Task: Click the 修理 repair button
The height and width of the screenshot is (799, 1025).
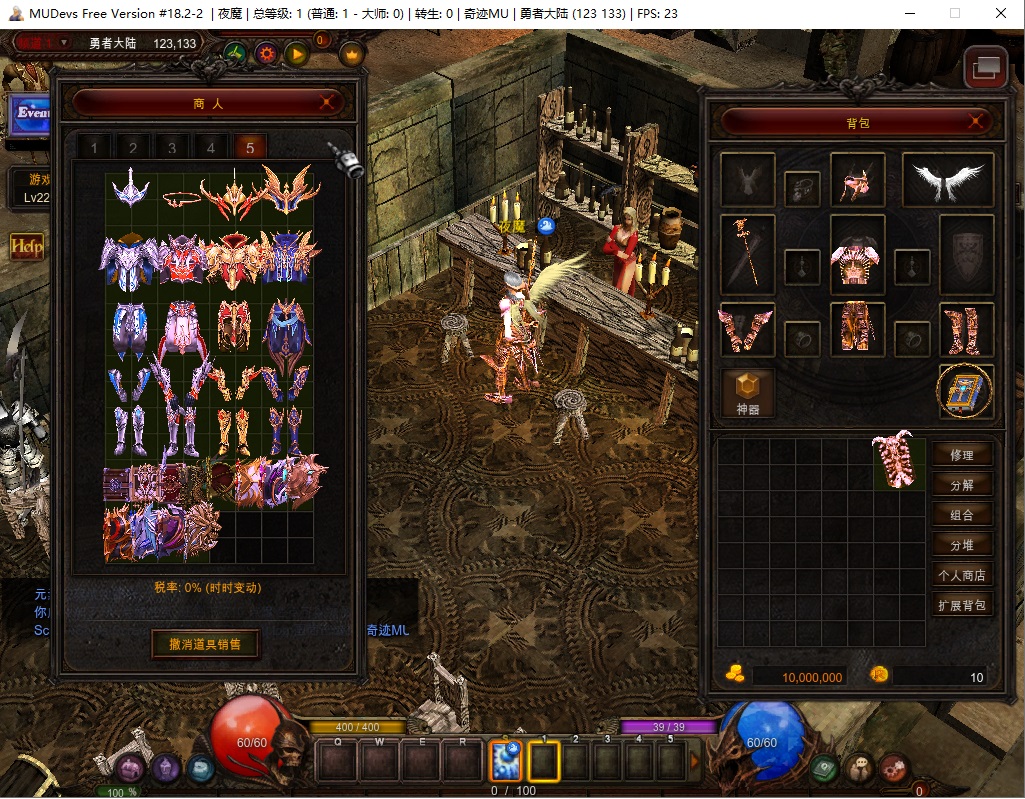Action: coord(962,455)
